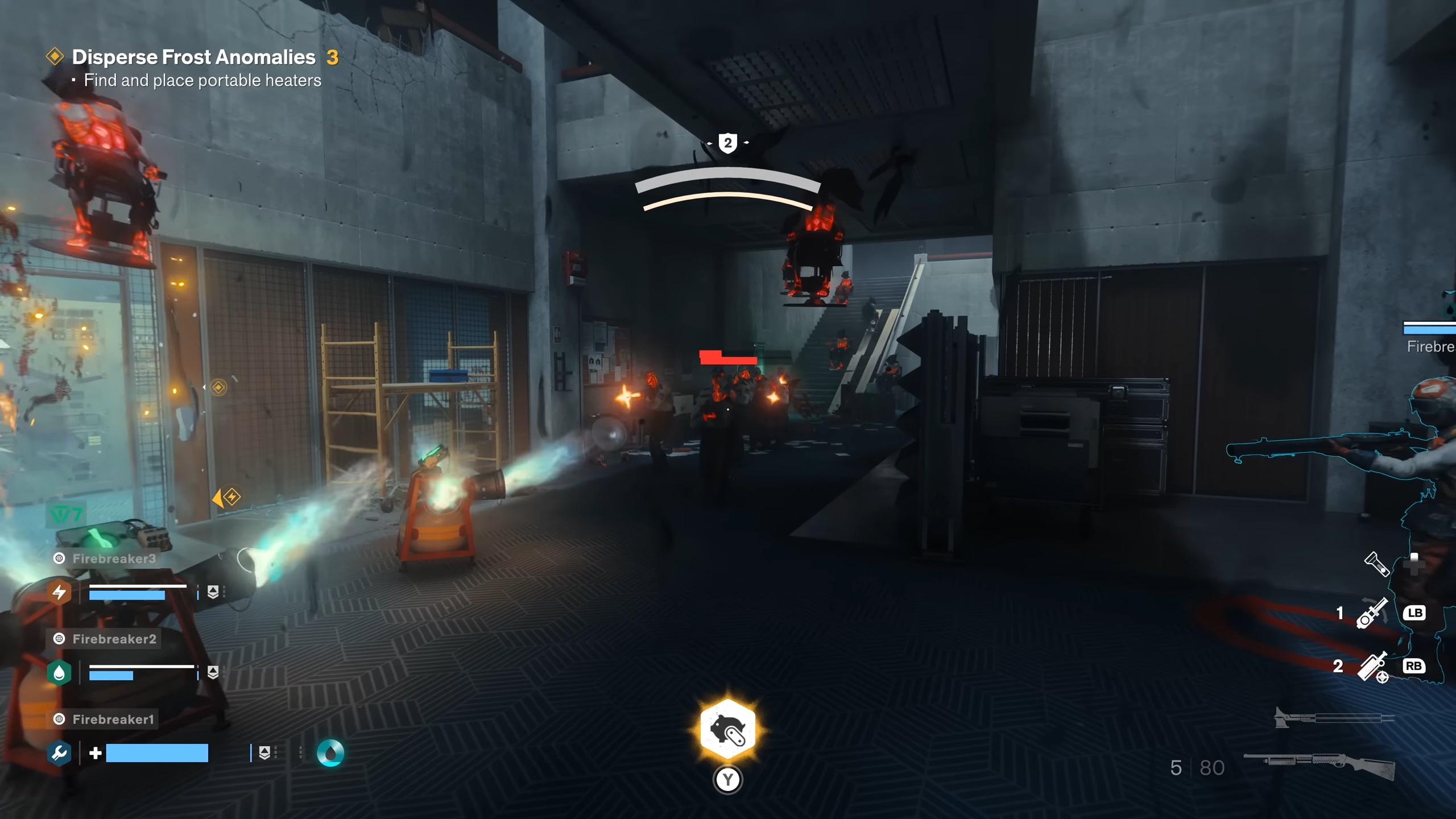Toggle Firebreaker3's rank chevron badge

point(213,590)
